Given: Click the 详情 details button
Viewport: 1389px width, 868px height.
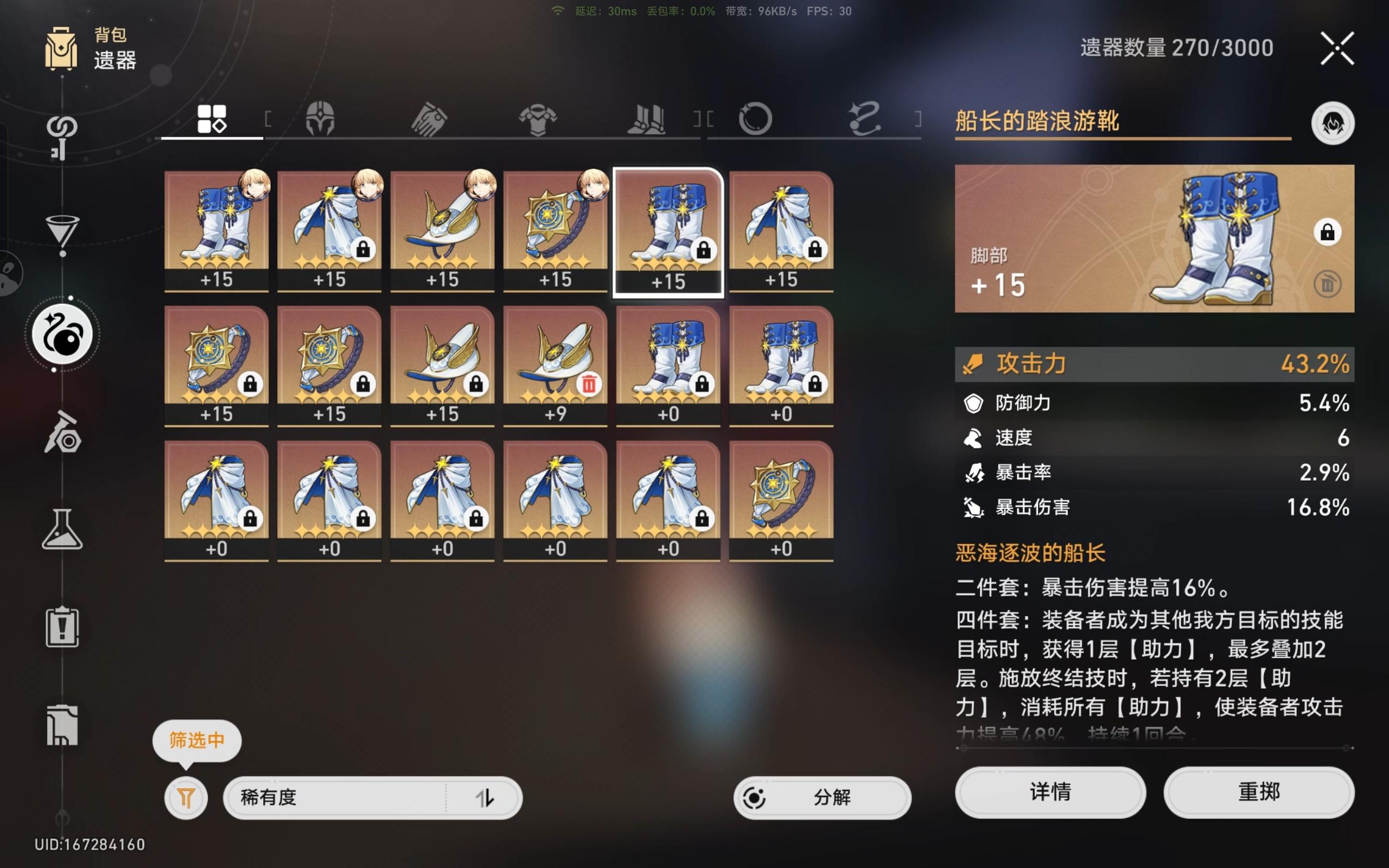Looking at the screenshot, I should pos(1050,792).
